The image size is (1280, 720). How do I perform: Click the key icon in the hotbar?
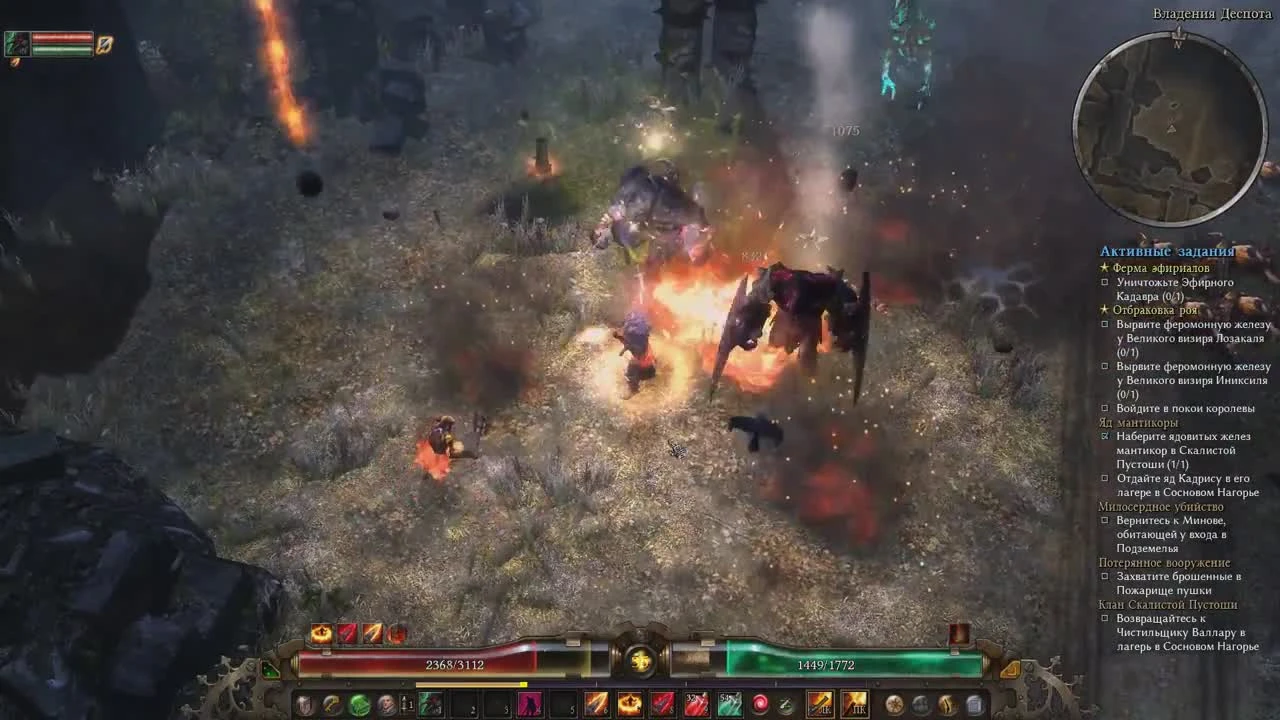pyautogui.click(x=330, y=702)
